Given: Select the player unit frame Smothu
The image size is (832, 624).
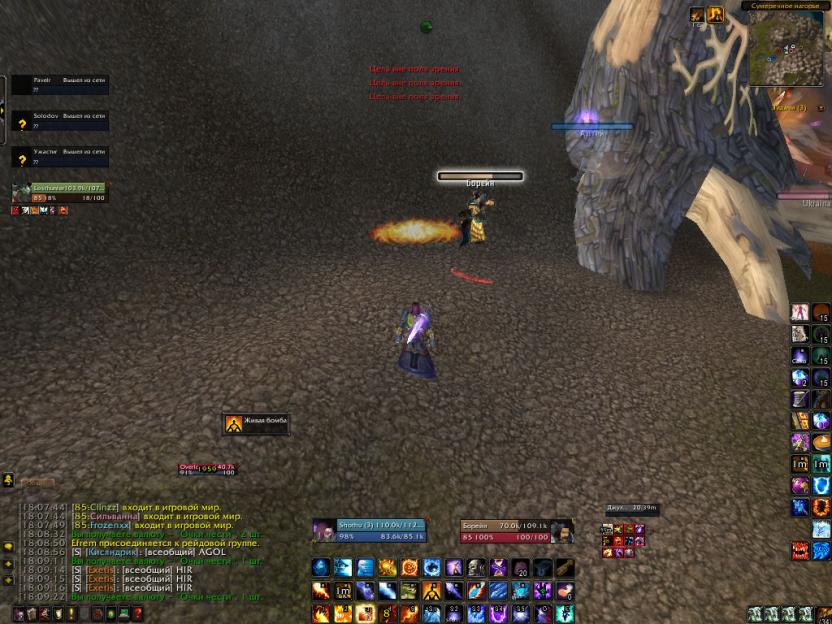Looking at the screenshot, I should tap(369, 530).
